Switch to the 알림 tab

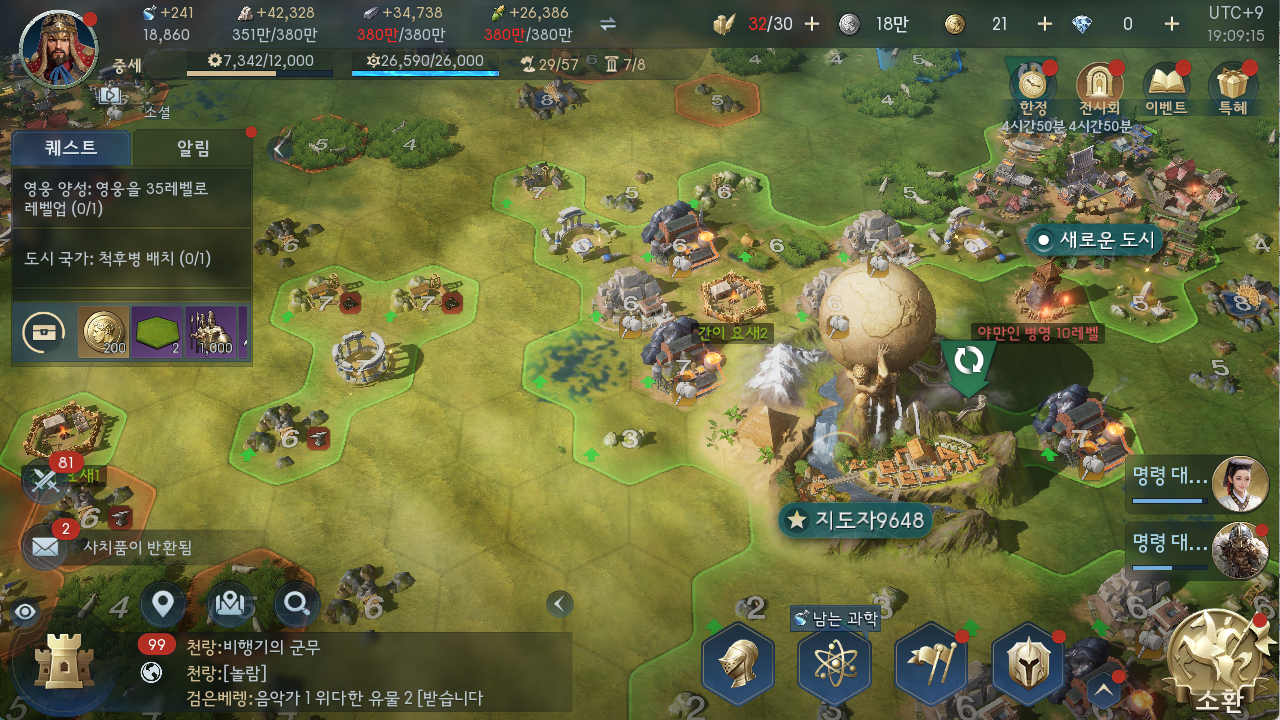[x=193, y=149]
